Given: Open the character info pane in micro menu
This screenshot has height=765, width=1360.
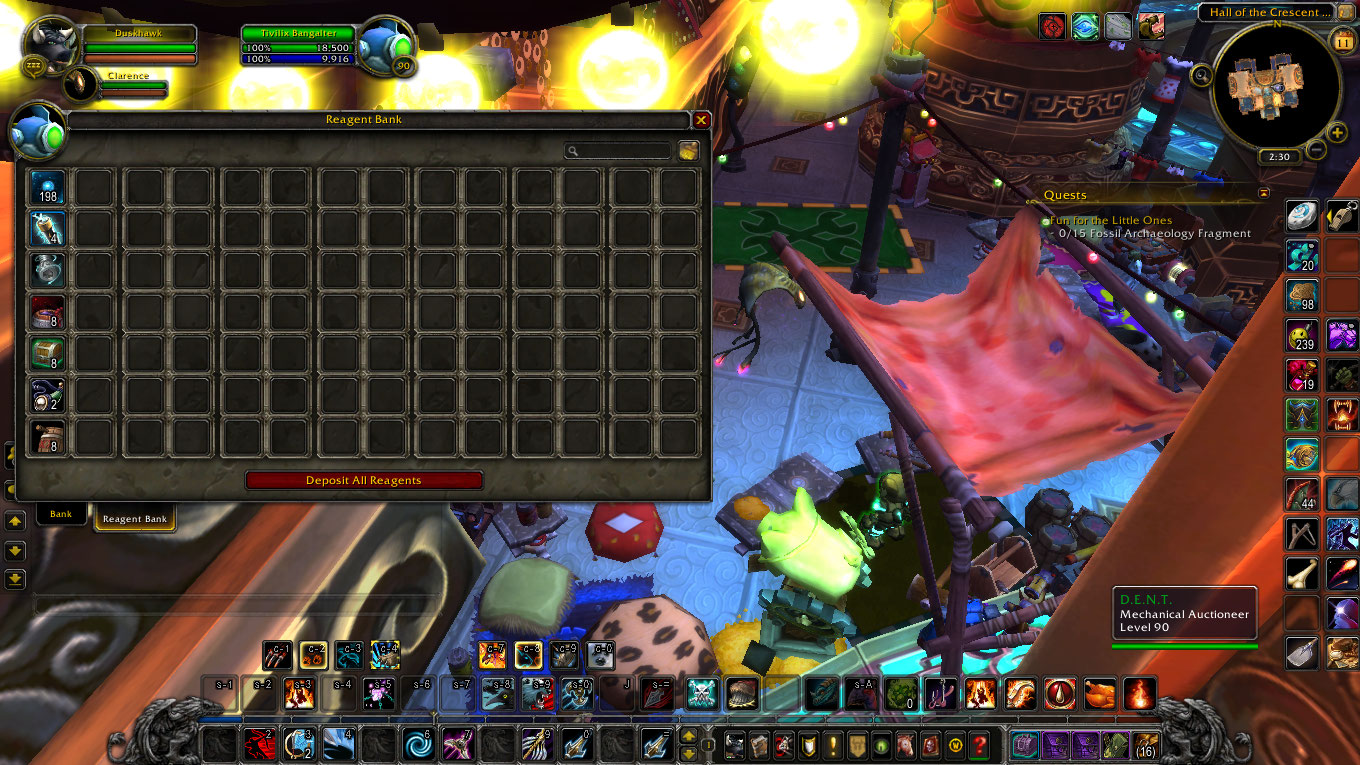Looking at the screenshot, I should tap(734, 745).
